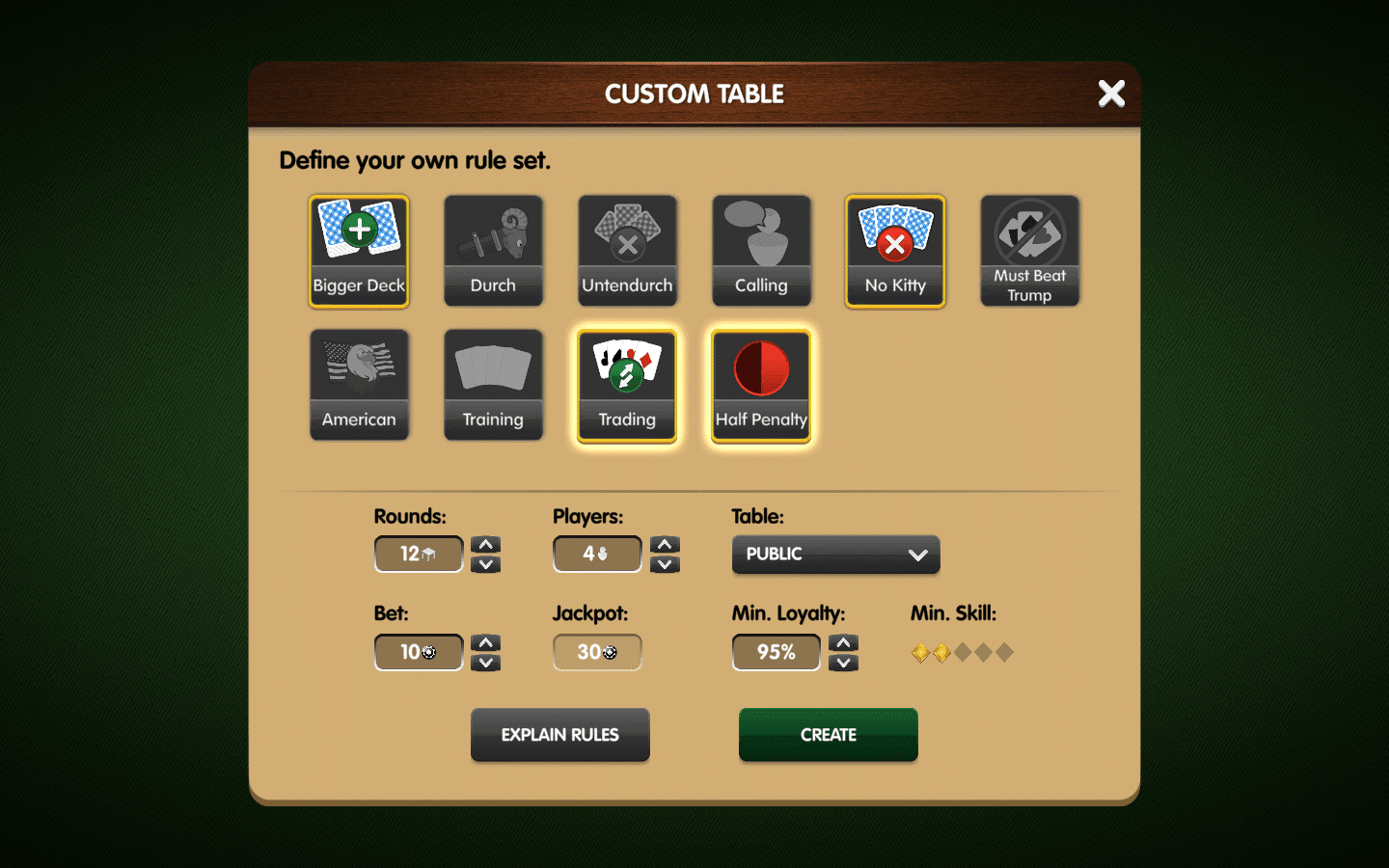Lower the Min. Loyalty percentage

843,663
